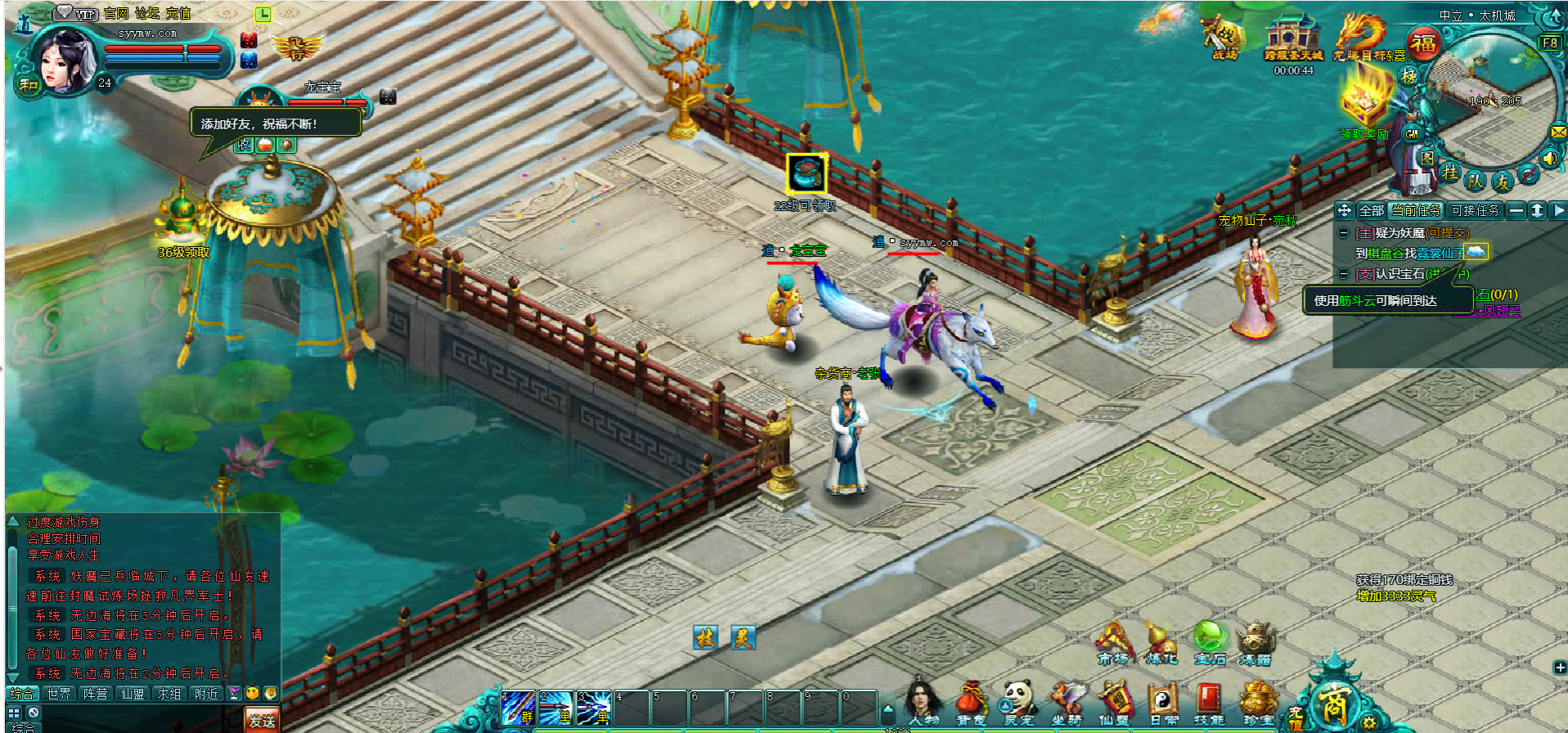Image resolution: width=1568 pixels, height=733 pixels.
Task: Open the 技能 skills book
Action: tap(1209, 702)
